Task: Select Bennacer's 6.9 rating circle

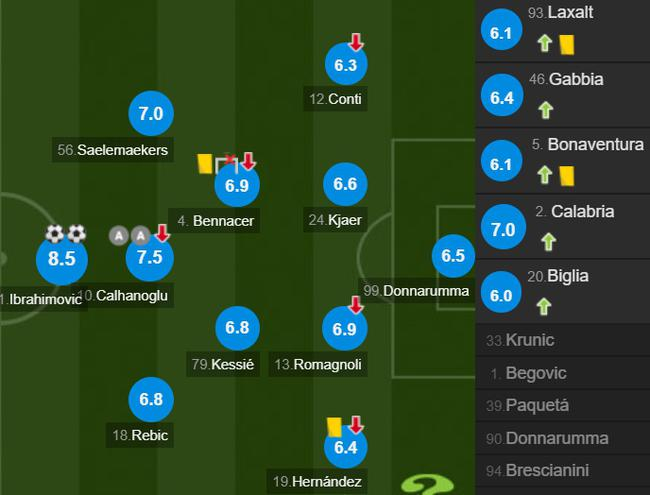Action: point(237,185)
